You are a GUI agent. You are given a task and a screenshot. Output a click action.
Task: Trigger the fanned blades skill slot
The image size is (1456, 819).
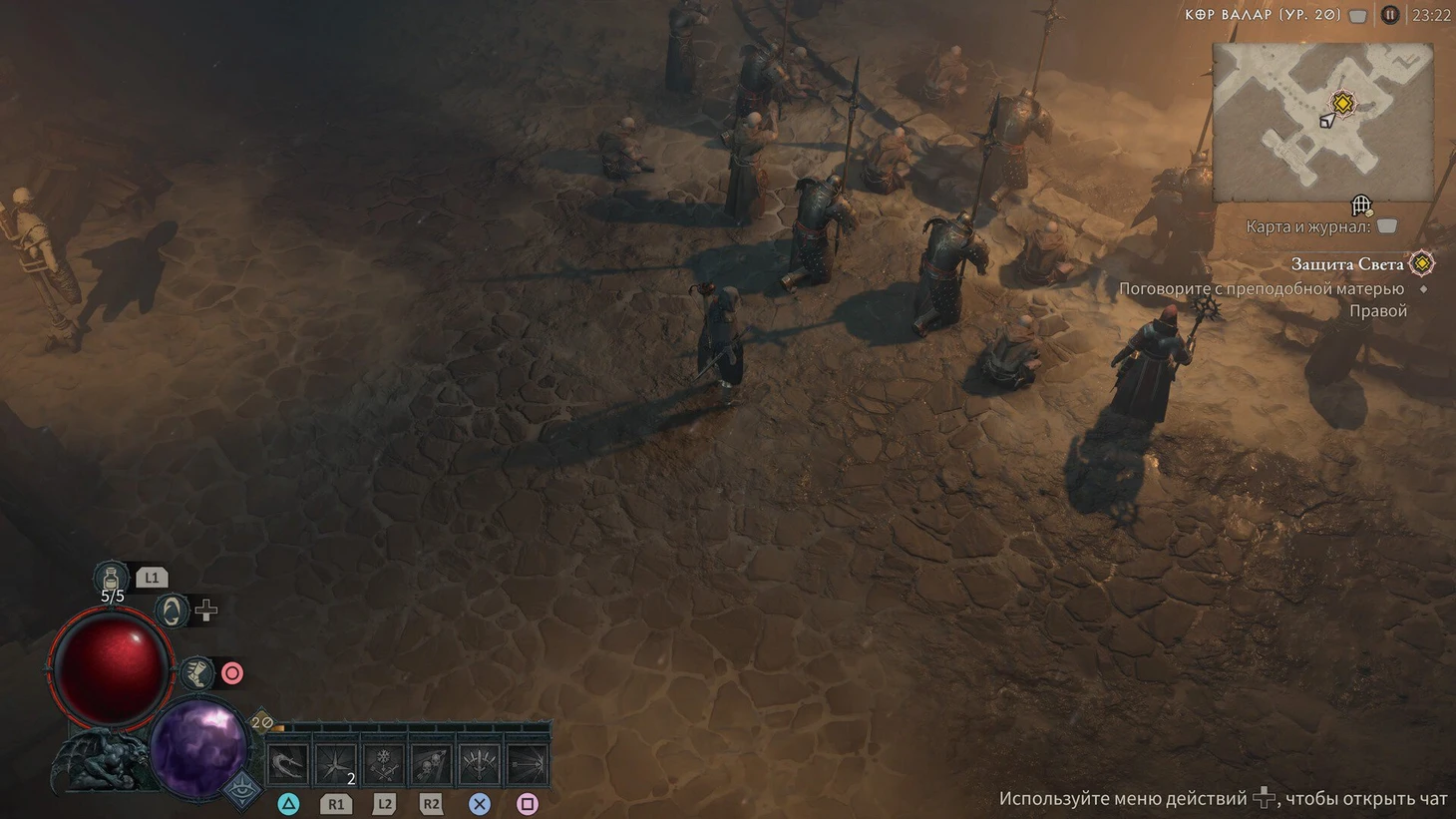480,766
